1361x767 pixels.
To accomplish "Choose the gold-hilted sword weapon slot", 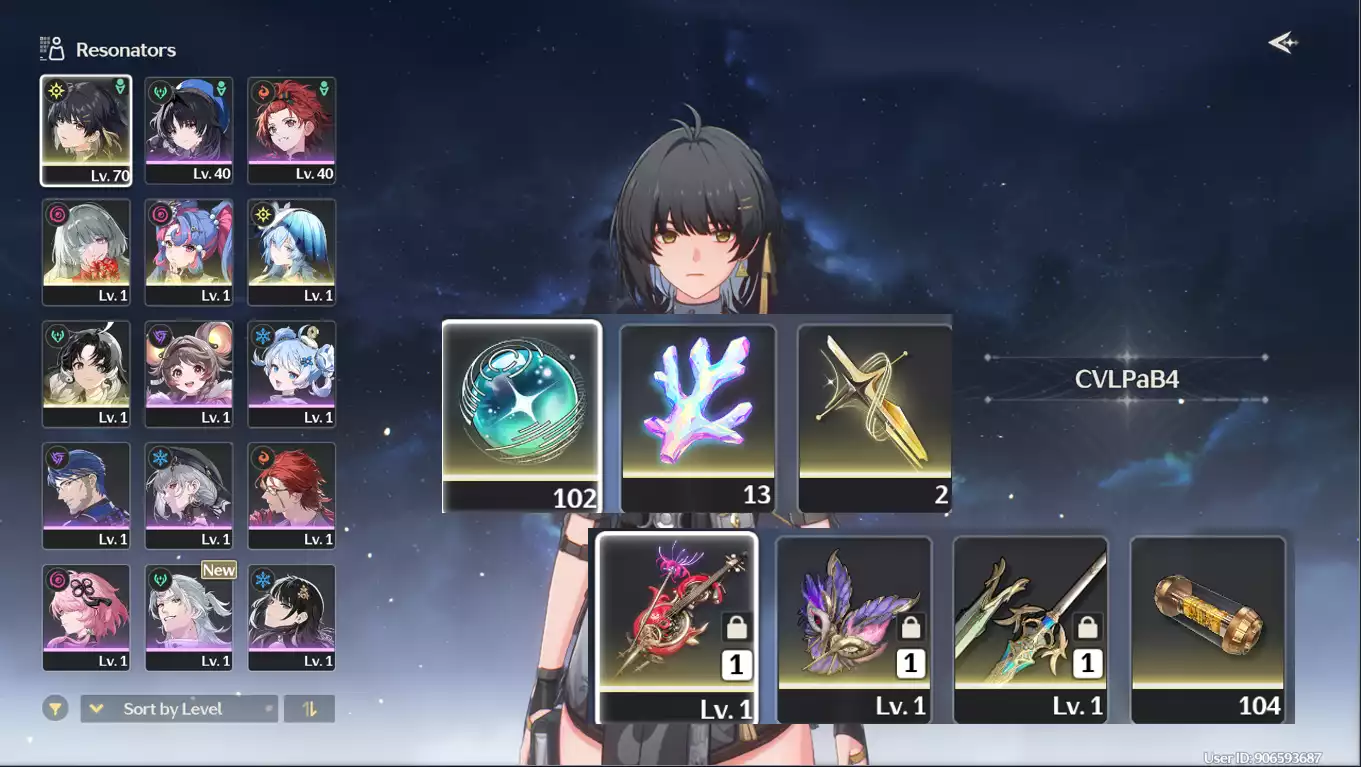I will [x=1031, y=629].
